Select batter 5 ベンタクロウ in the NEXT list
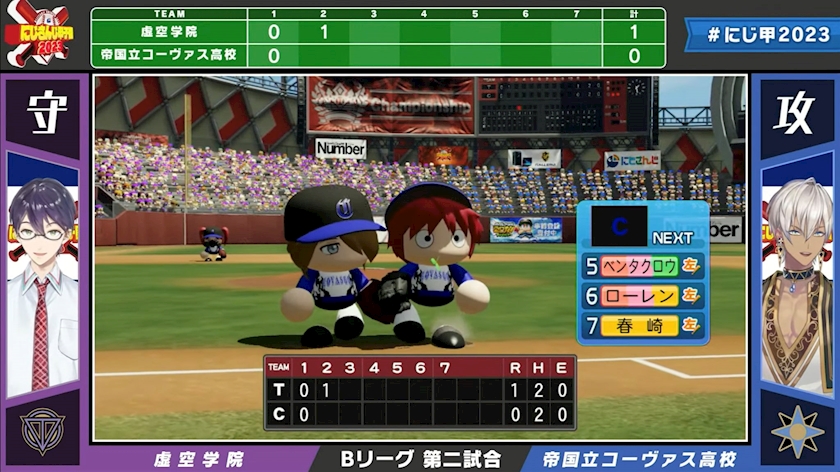The height and width of the screenshot is (472, 840). (642, 266)
